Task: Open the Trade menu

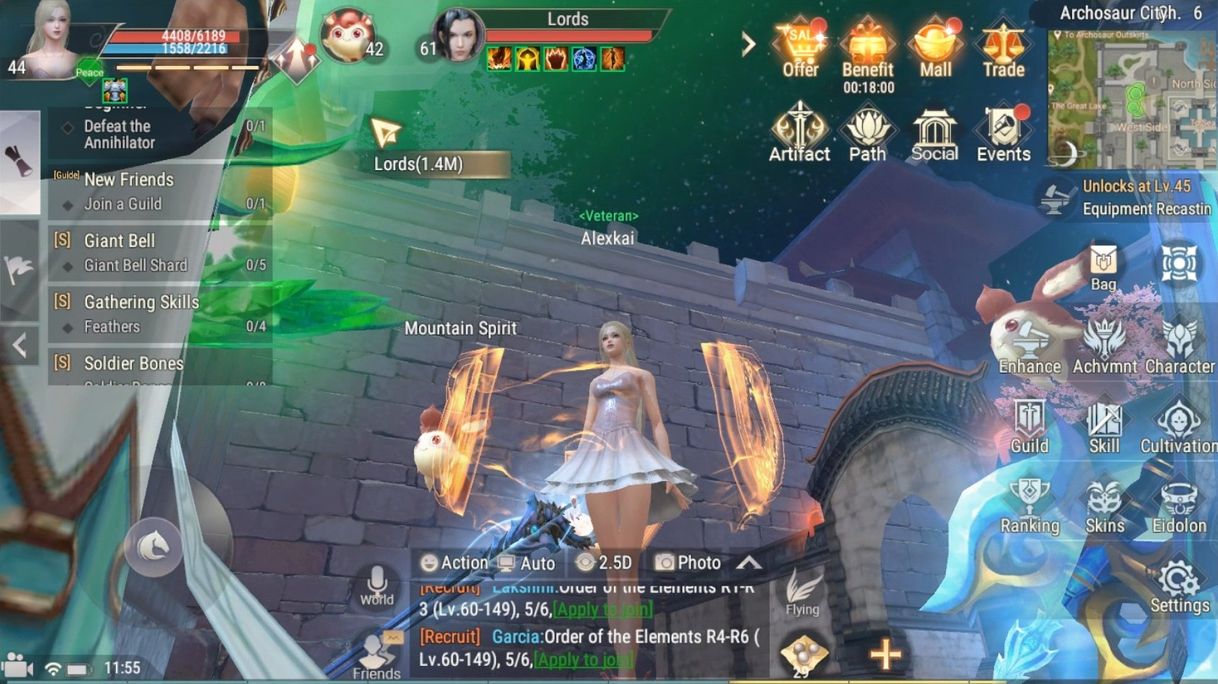Action: (x=1003, y=47)
